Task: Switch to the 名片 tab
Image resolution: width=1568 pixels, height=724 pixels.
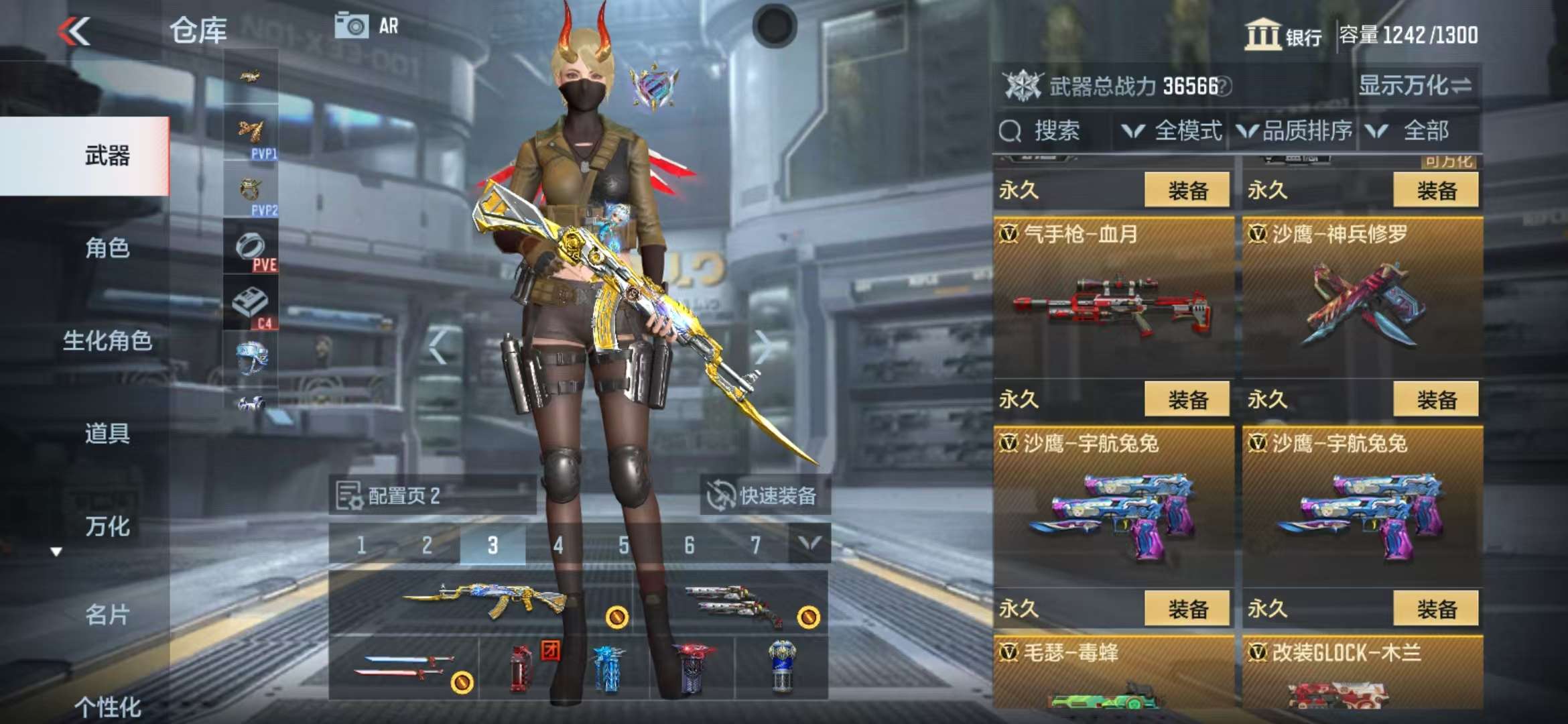Action: 107,614
